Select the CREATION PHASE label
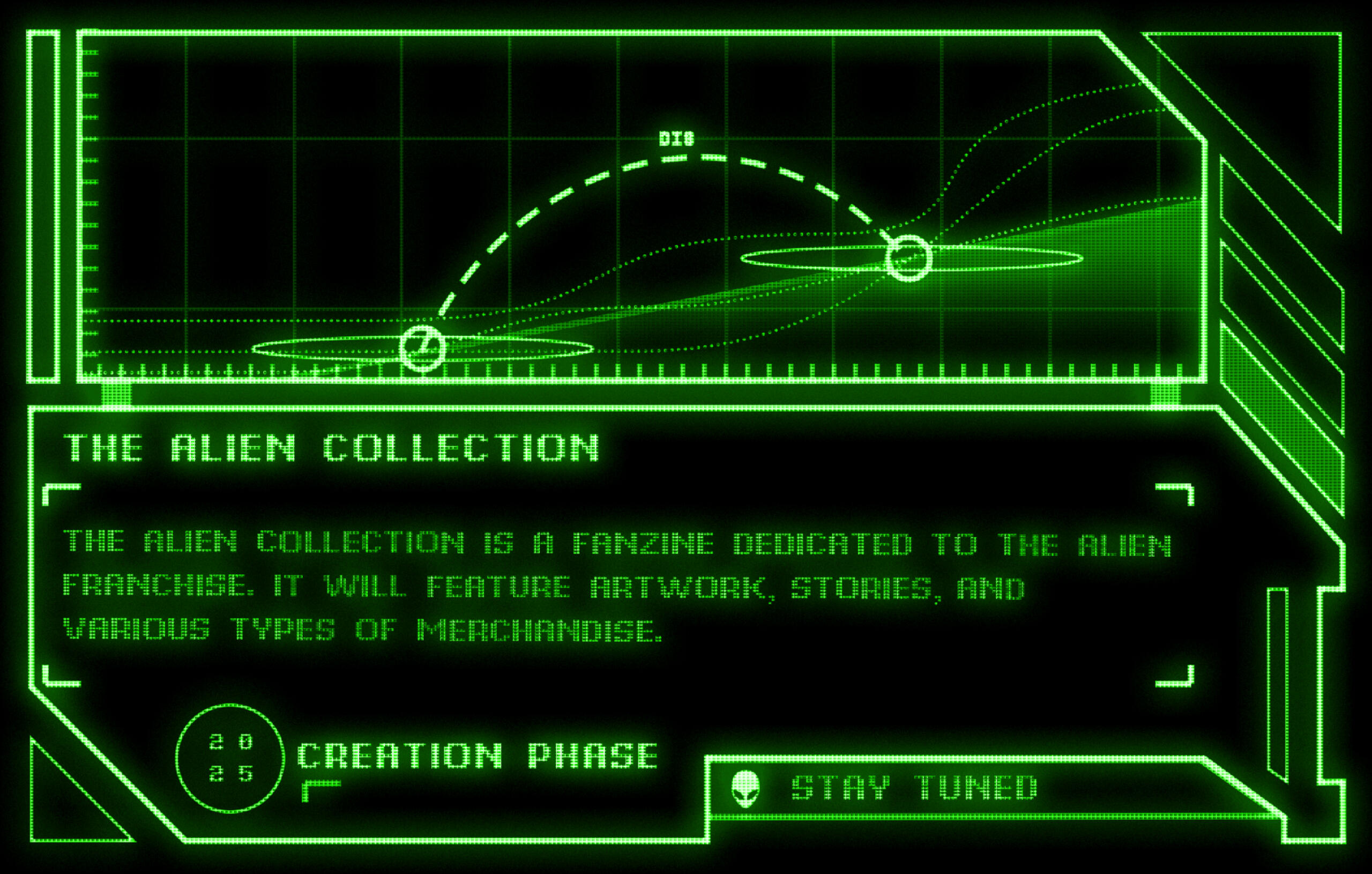The width and height of the screenshot is (1372, 874). [478, 756]
